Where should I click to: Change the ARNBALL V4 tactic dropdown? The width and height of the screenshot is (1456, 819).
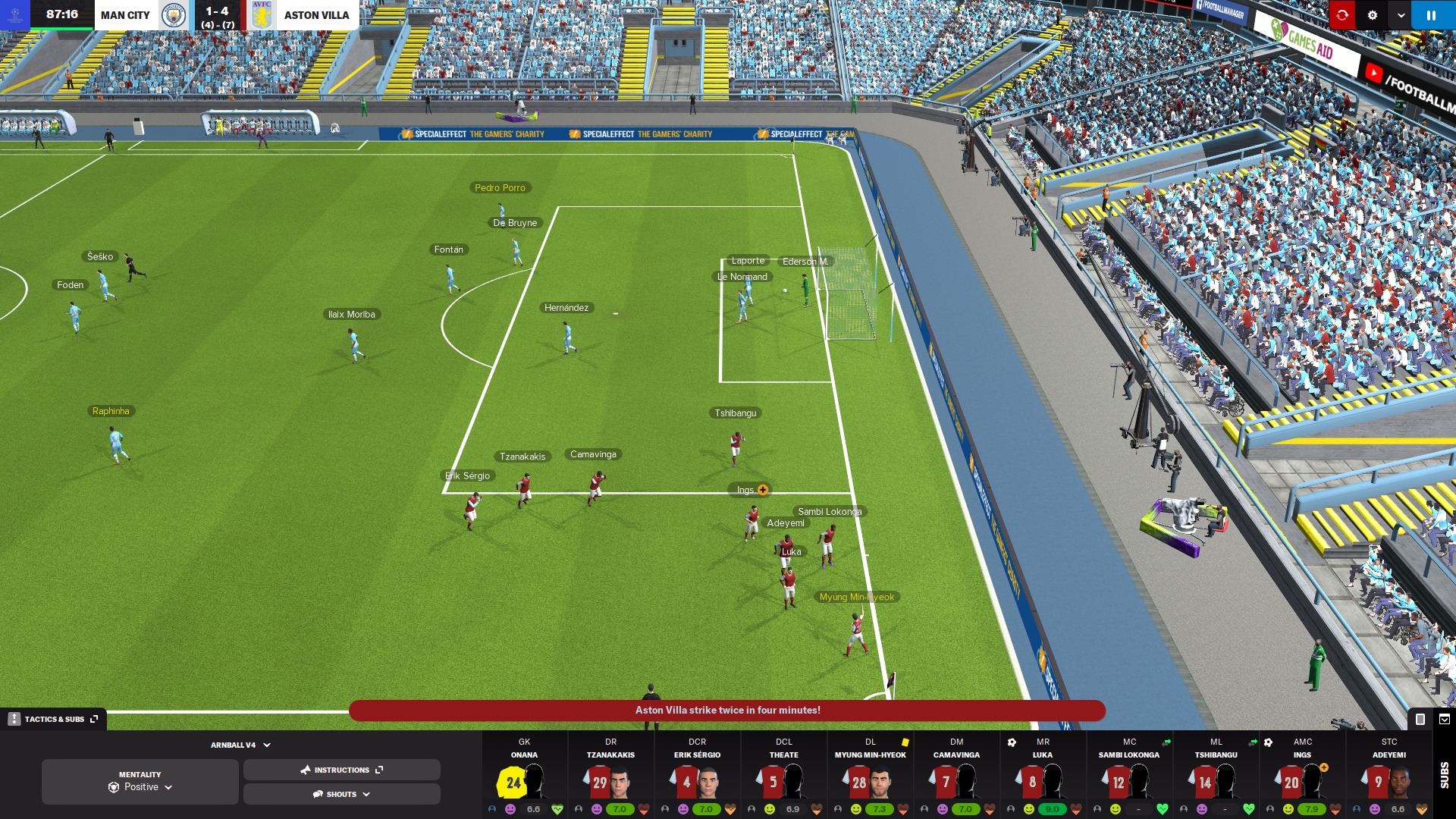pyautogui.click(x=240, y=745)
